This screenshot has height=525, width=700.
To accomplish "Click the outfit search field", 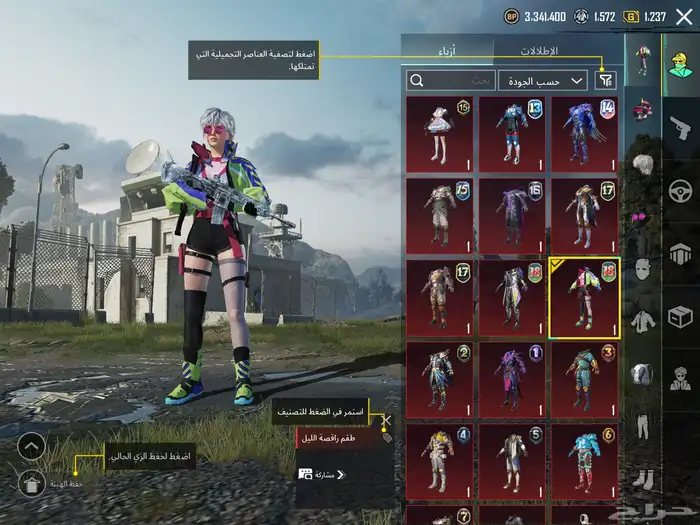I will [x=450, y=80].
